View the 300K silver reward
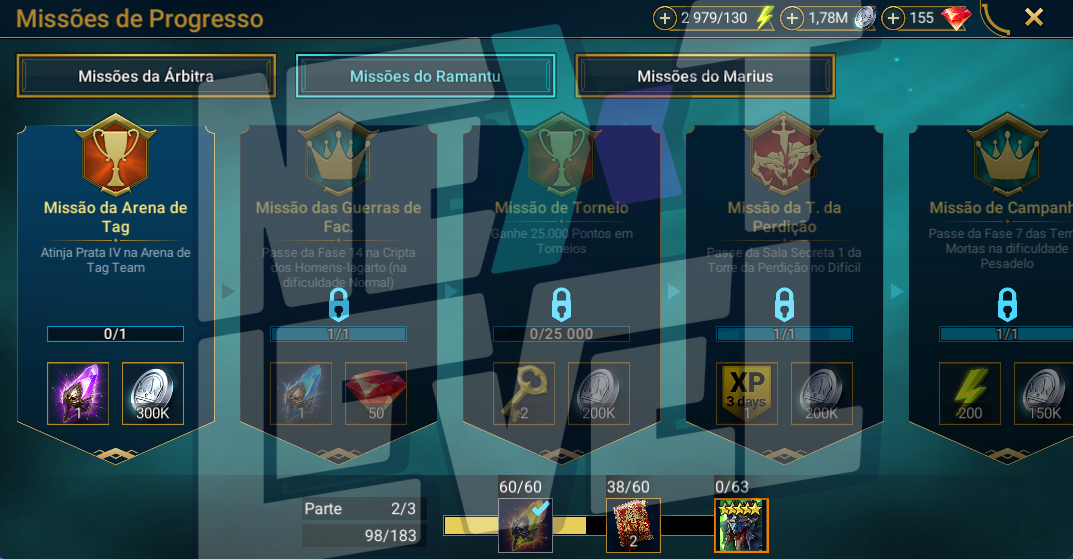 pyautogui.click(x=153, y=393)
